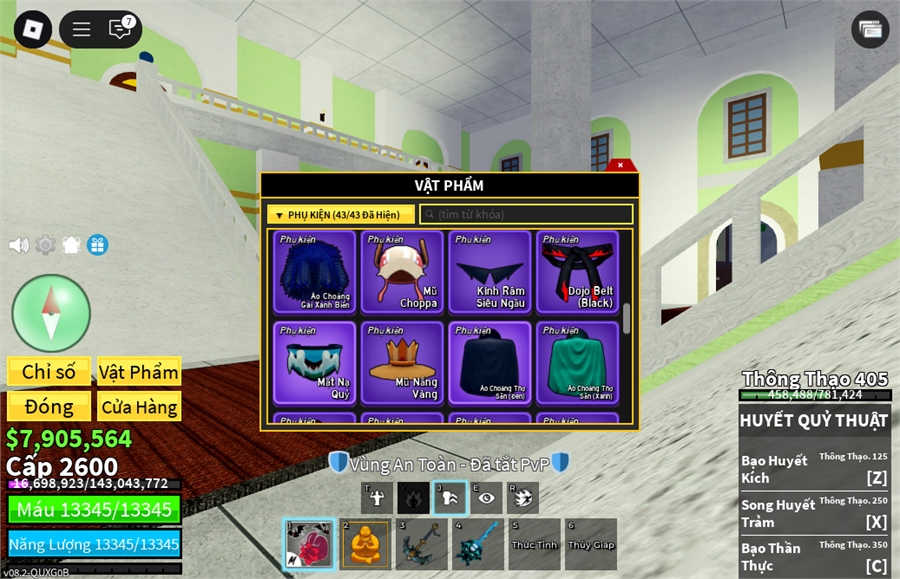Open the Chỉ số stats menu

tap(49, 372)
